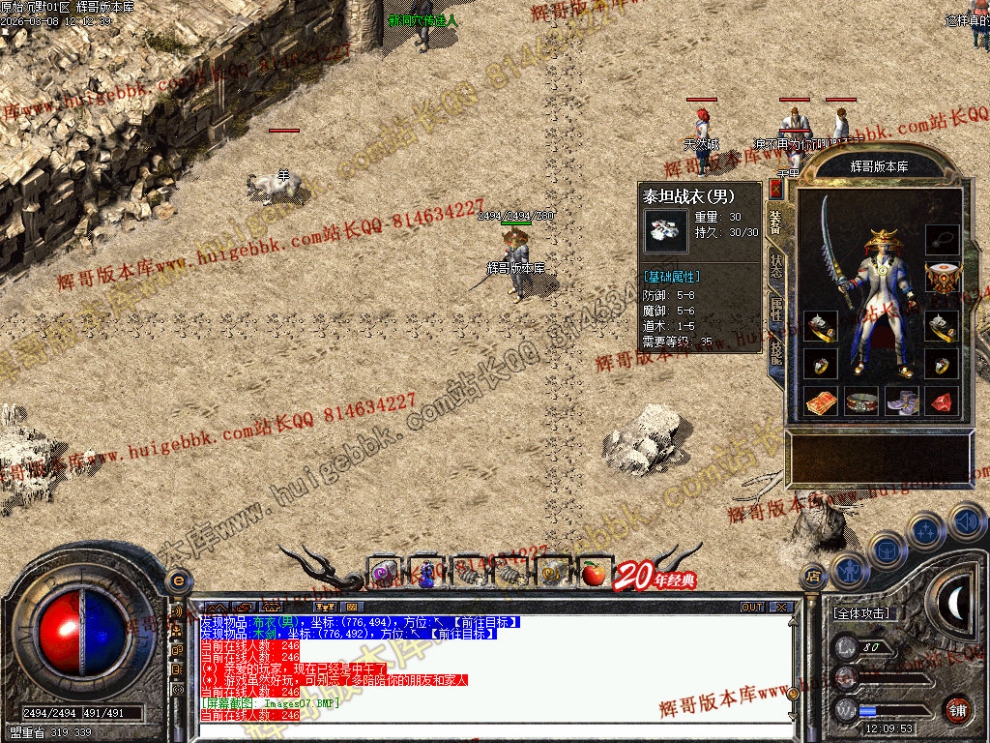This screenshot has width=990, height=743.
Task: Open the 属性 (attributes) tab
Action: [x=776, y=309]
